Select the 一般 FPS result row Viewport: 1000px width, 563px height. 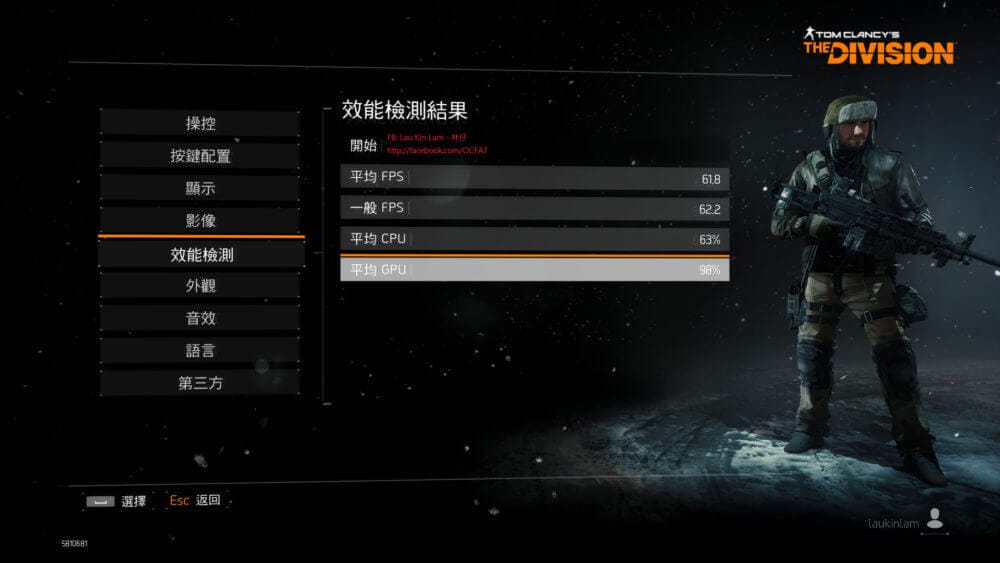[x=534, y=209]
